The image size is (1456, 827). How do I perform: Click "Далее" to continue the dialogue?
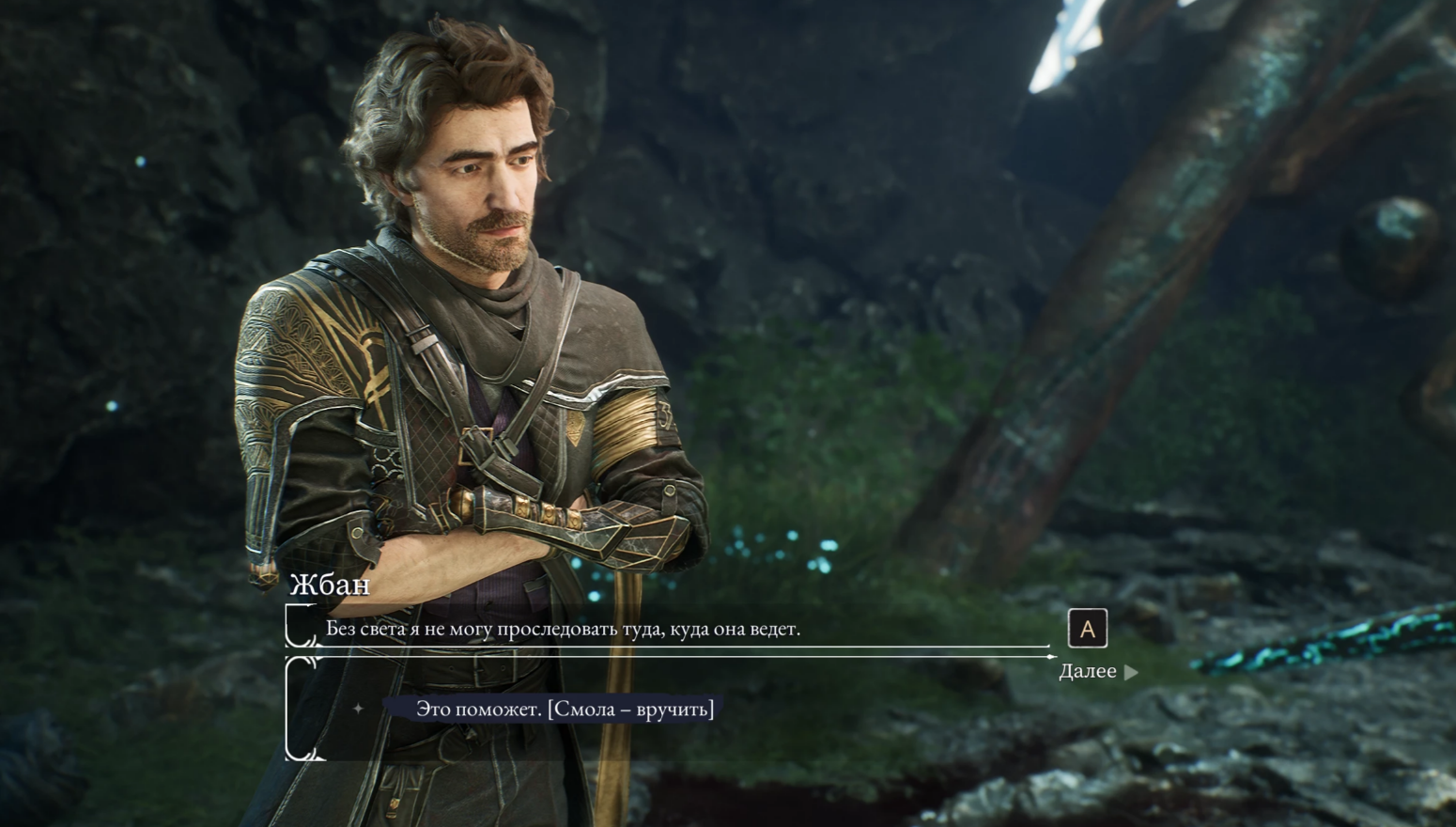(x=1096, y=671)
